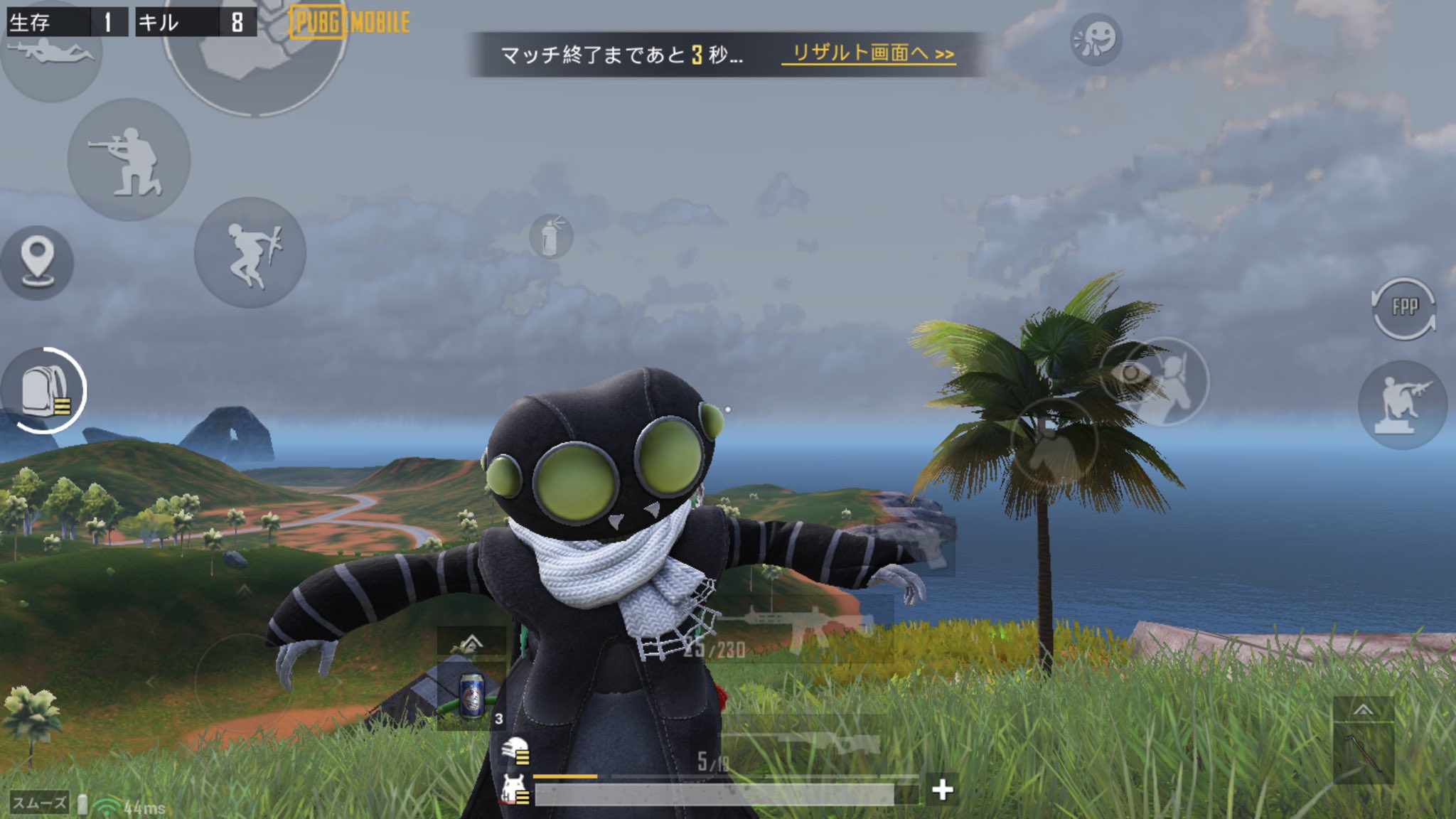Tap the fire mode shooting stance icon
Screen dimensions: 1456x819
point(132,164)
